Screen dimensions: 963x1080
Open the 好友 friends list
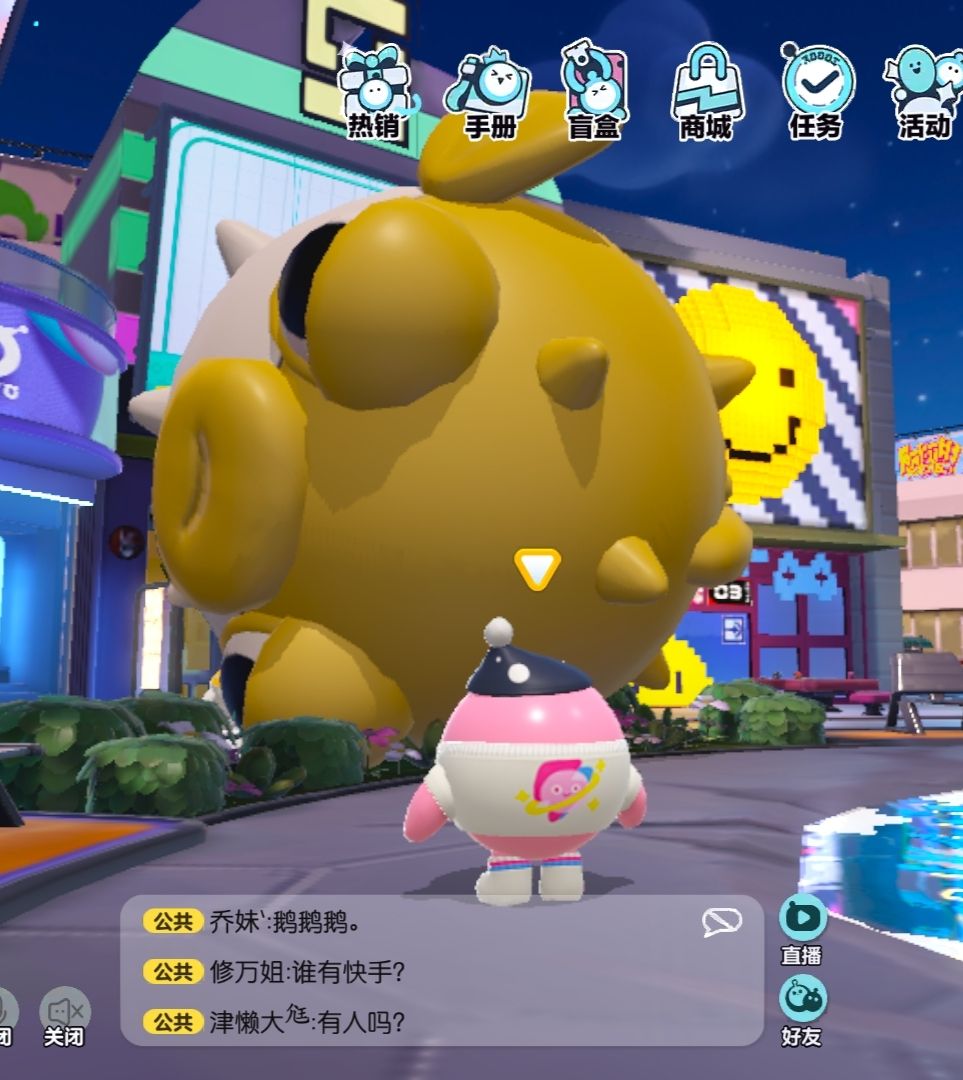tap(802, 1009)
